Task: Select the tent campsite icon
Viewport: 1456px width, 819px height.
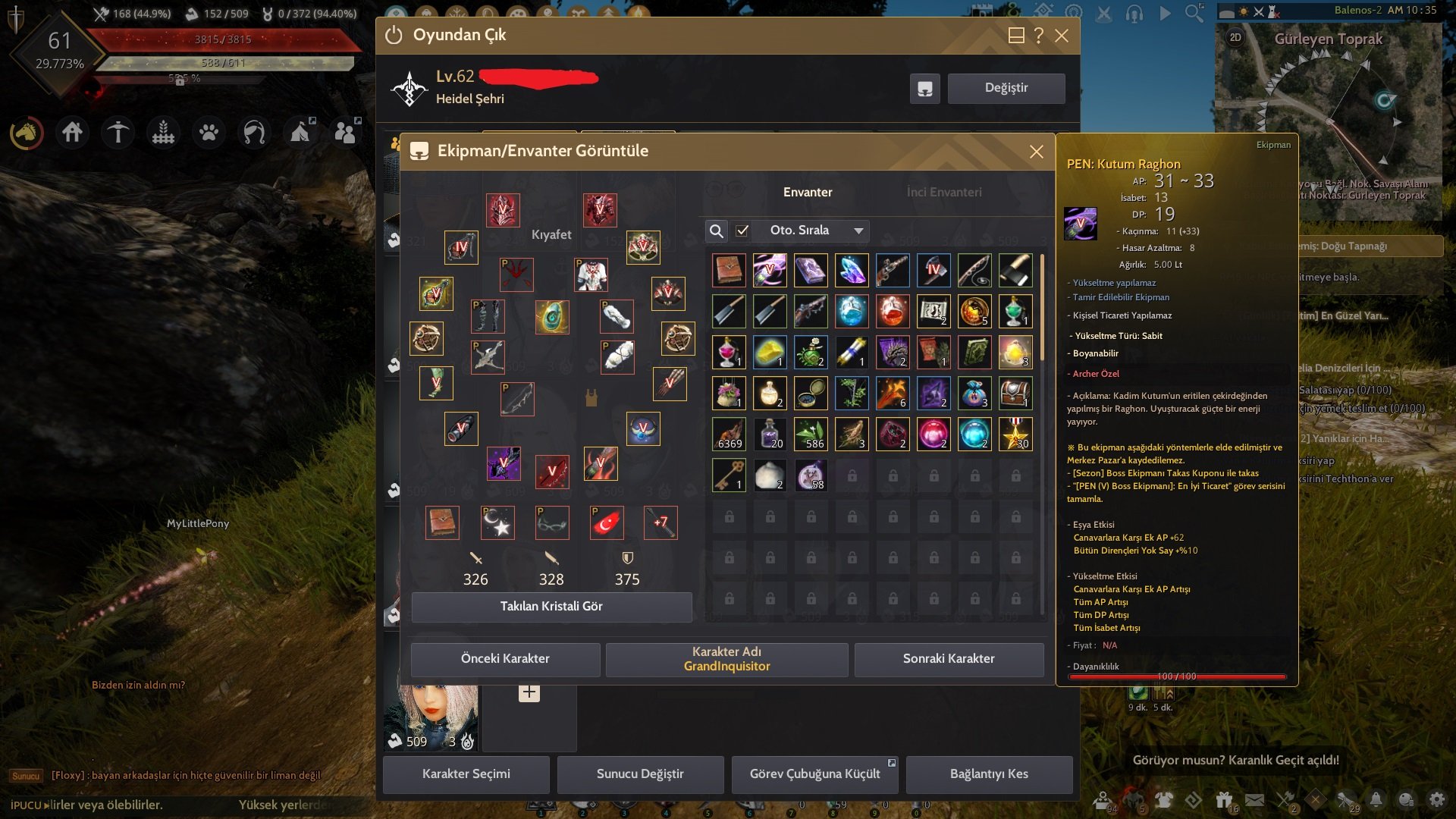Action: [x=300, y=131]
